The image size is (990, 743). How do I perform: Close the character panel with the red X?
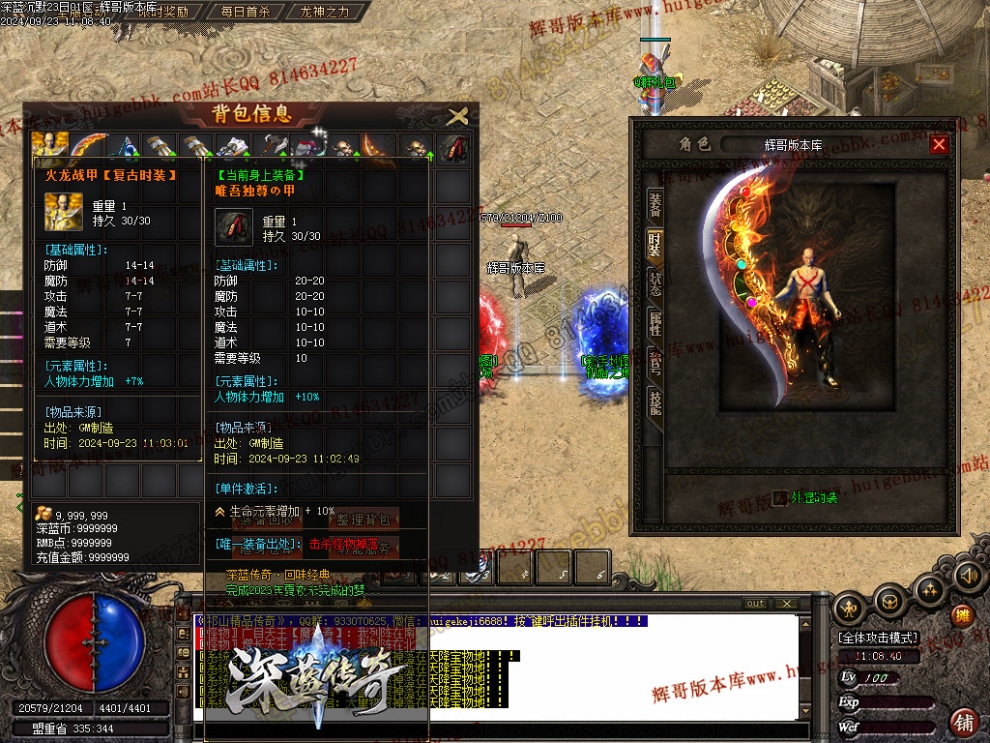point(938,144)
